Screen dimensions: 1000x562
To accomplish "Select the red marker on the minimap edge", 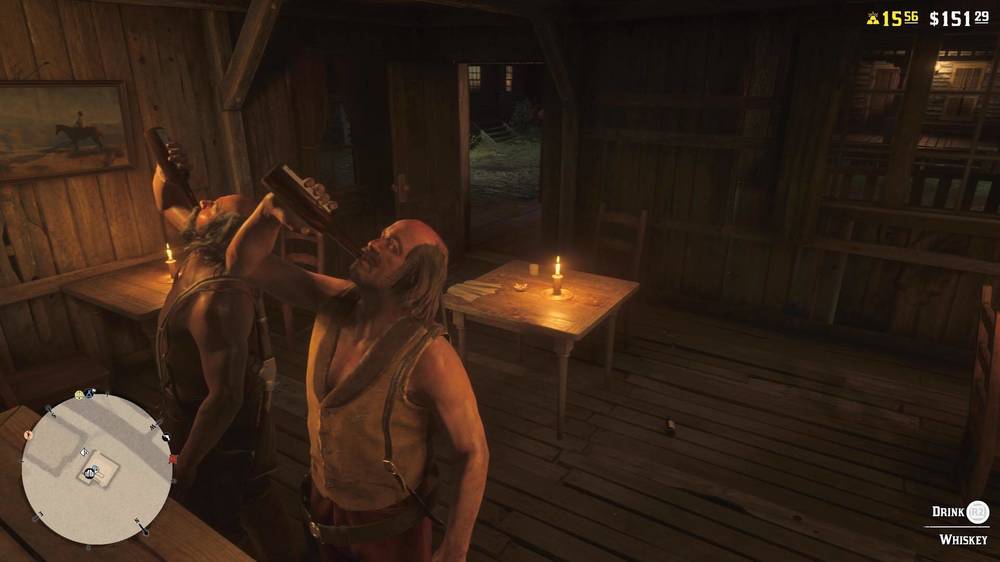I will coord(174,460).
